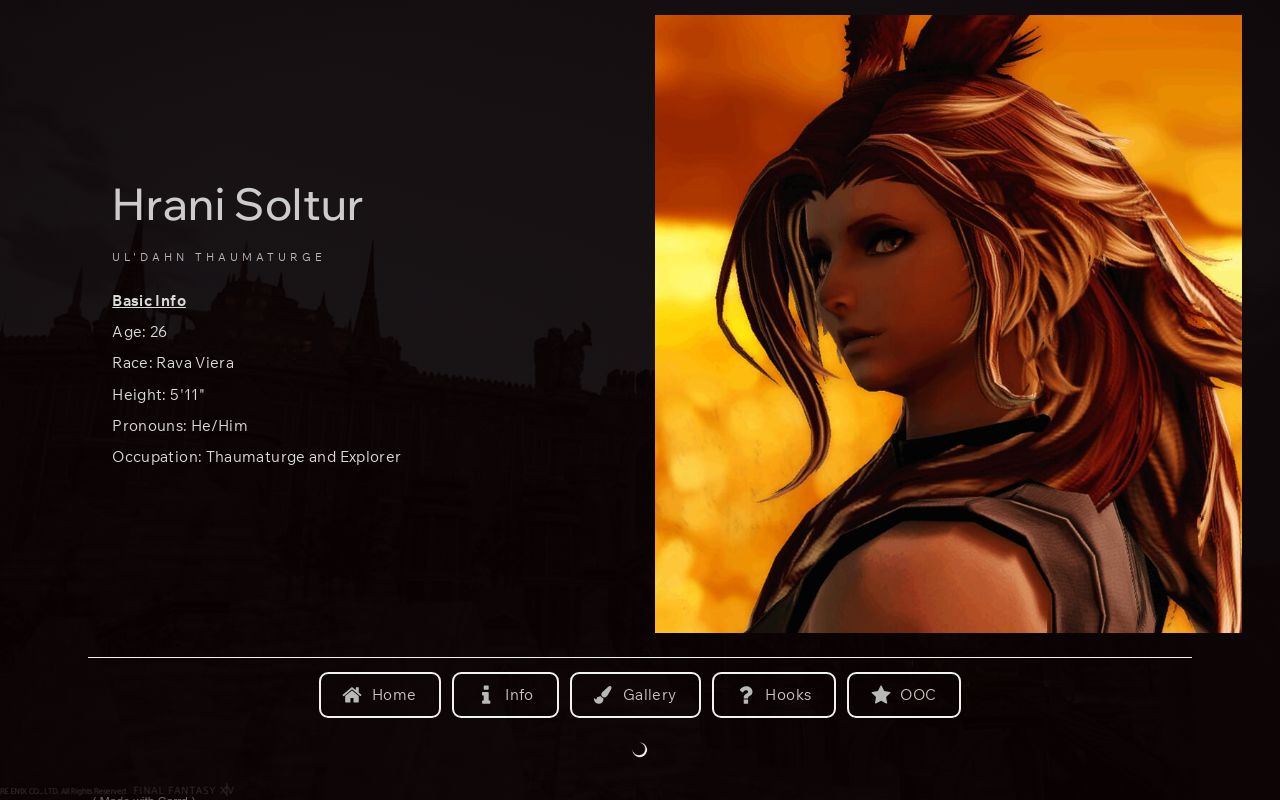
Task: Select the paintbrush icon on the Gallery button
Action: point(603,694)
